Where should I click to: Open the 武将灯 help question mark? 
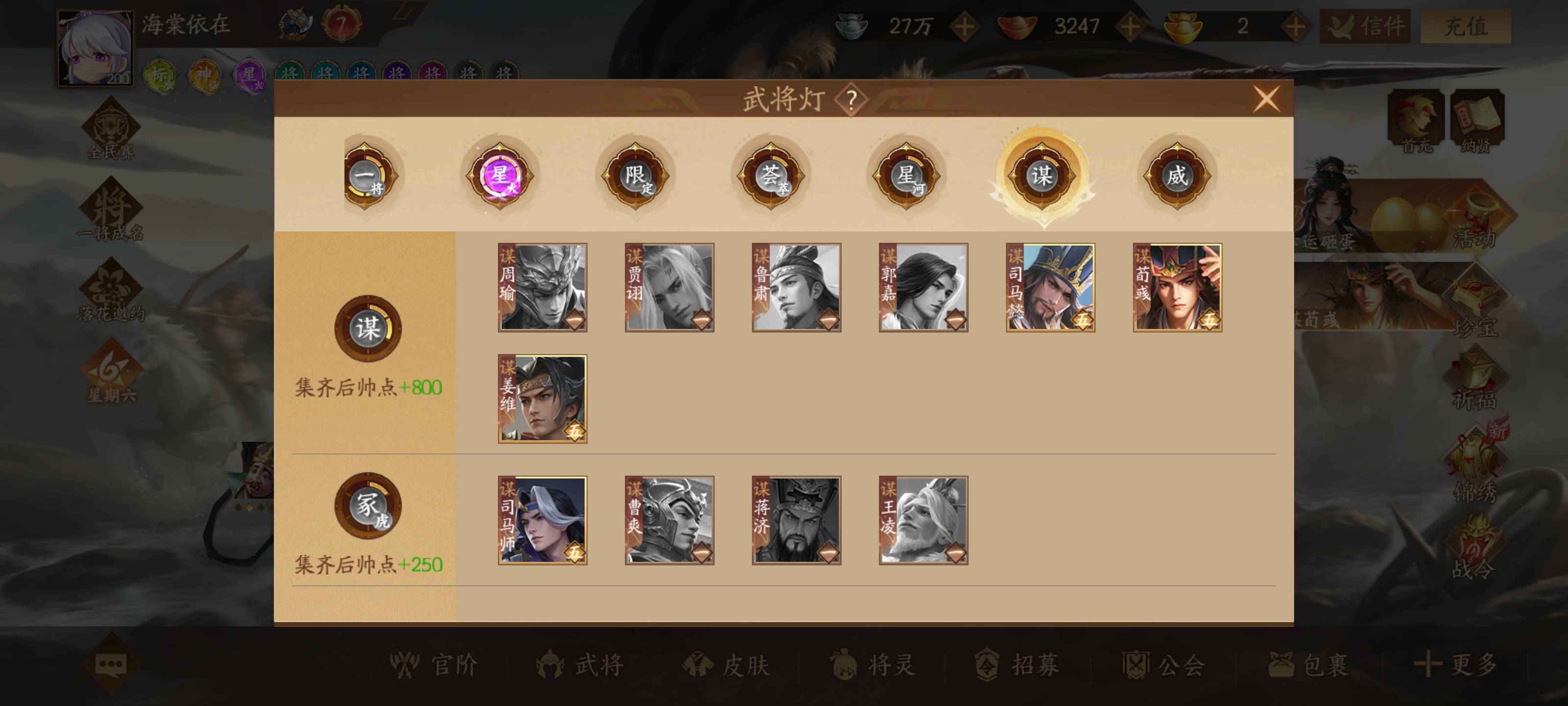851,100
